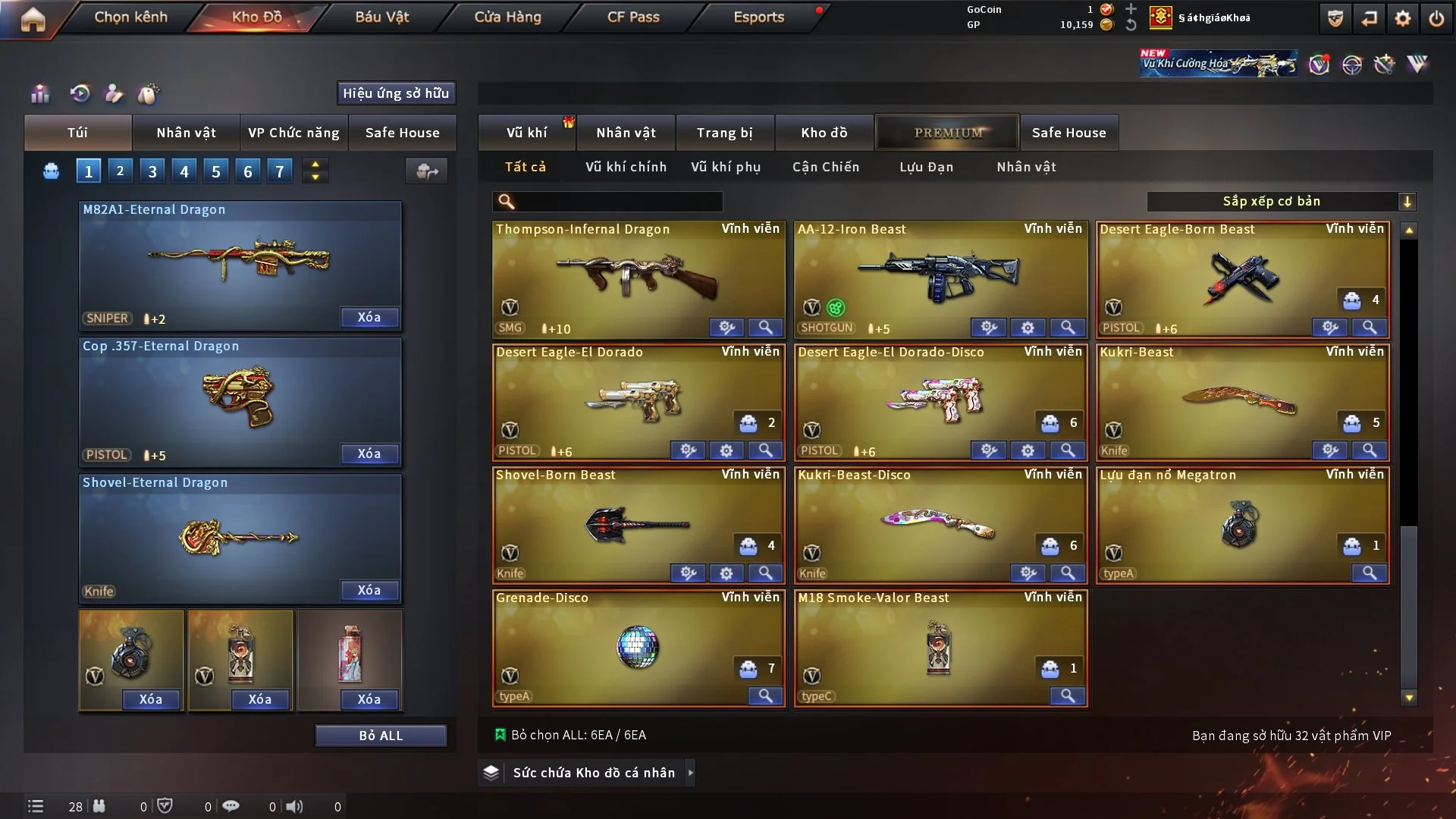Return to the home screen icon
Screen dimensions: 1456x819
(x=33, y=19)
